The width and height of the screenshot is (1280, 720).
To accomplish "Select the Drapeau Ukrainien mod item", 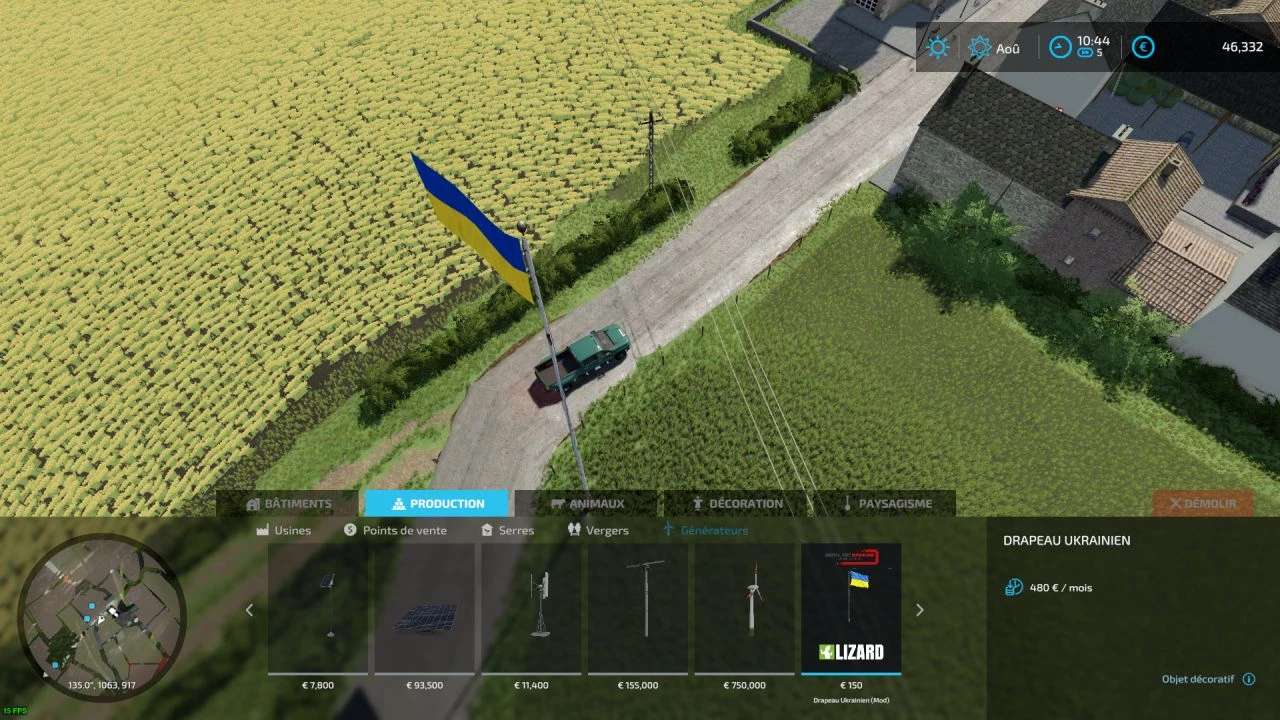I will tap(851, 609).
